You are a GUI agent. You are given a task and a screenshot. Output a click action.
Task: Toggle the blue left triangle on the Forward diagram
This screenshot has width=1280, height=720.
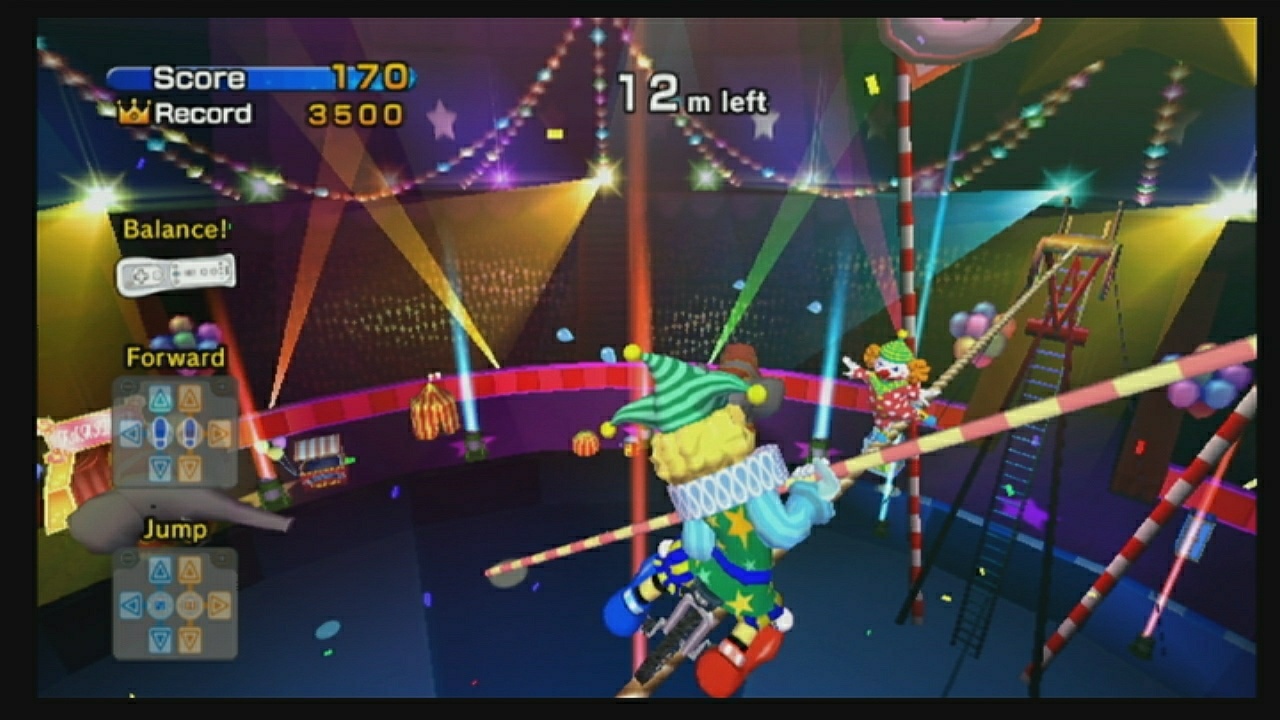[130, 433]
